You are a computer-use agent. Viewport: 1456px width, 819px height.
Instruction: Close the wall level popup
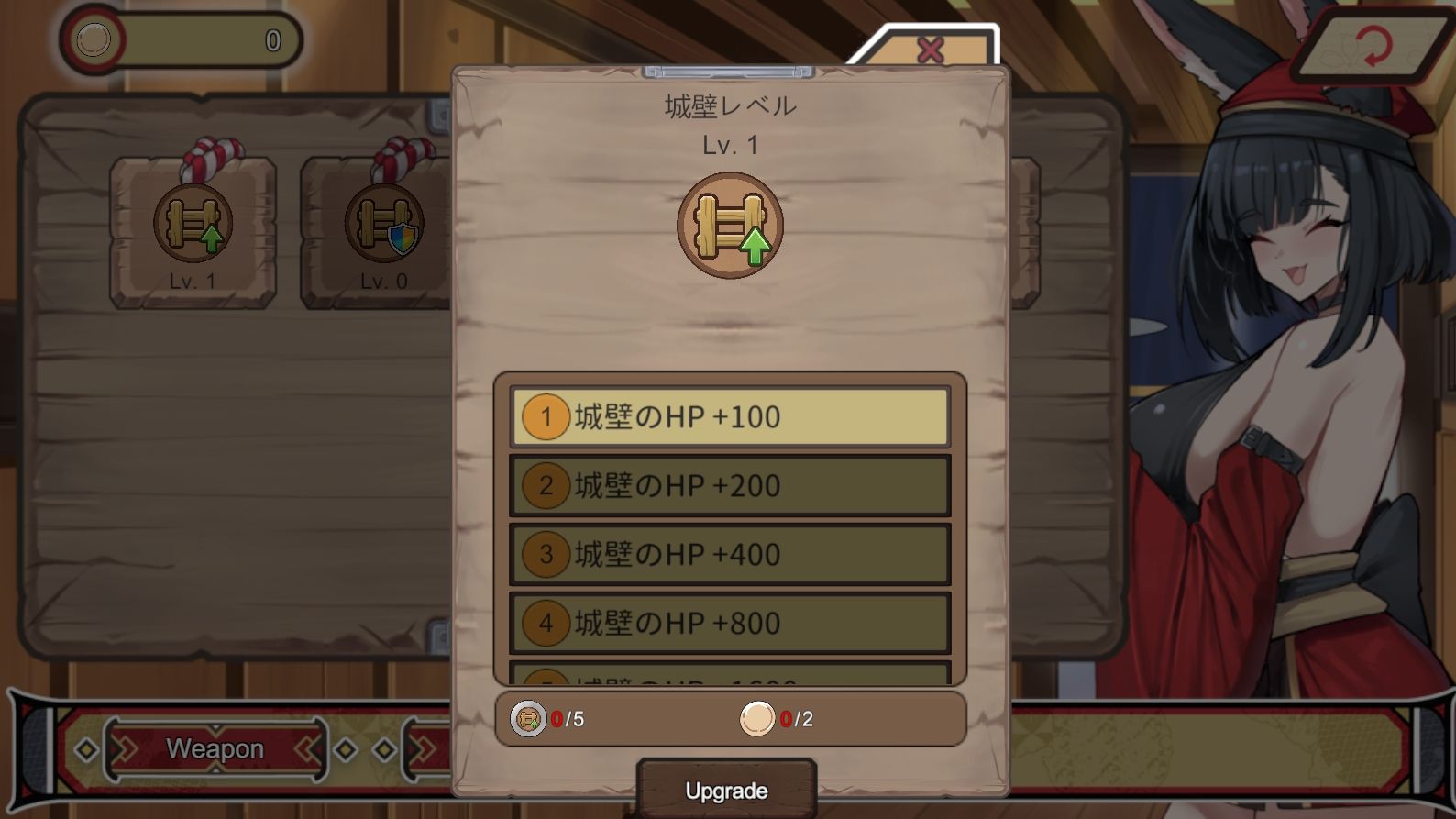(x=930, y=50)
